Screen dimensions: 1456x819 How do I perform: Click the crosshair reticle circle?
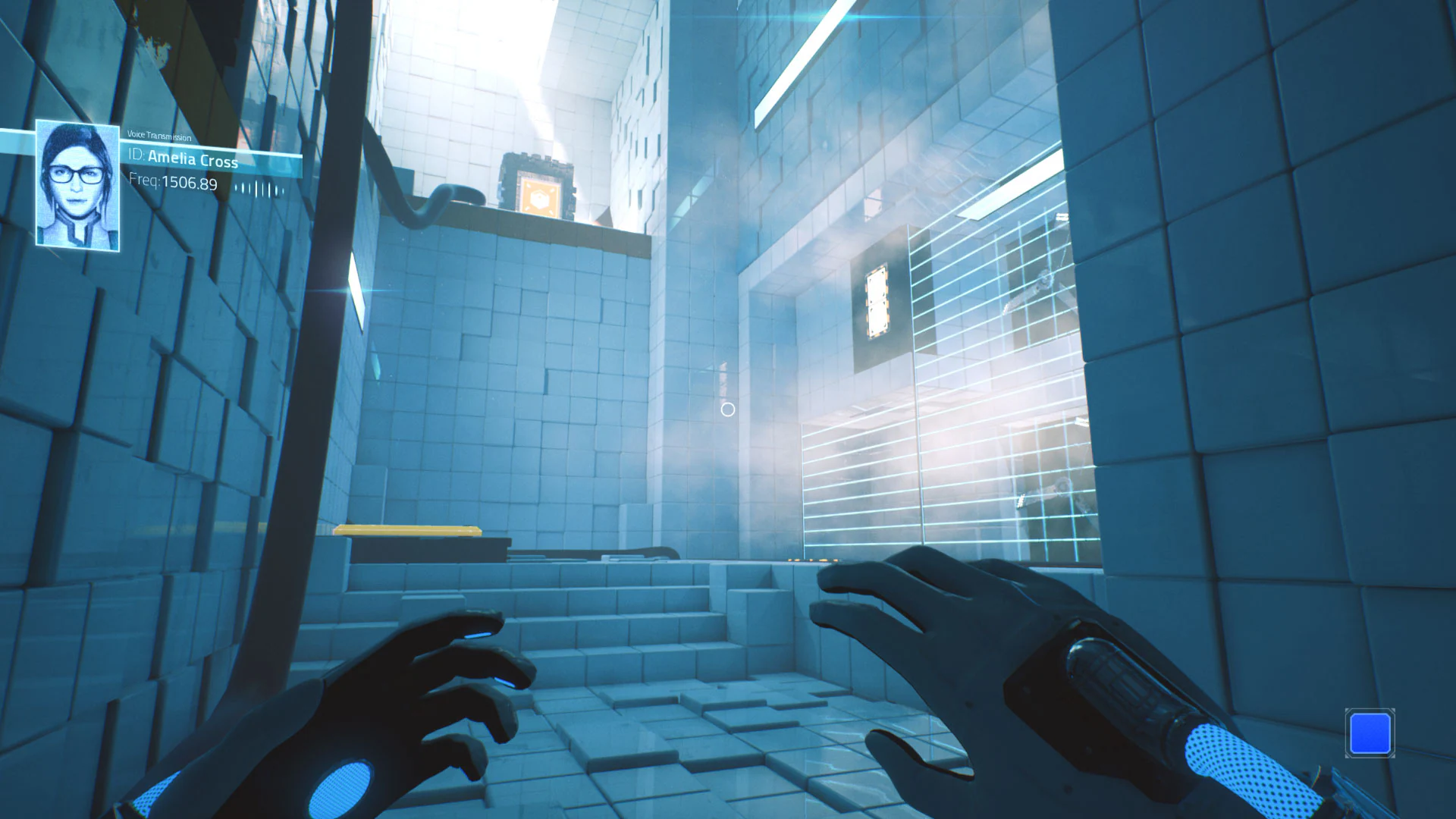728,409
